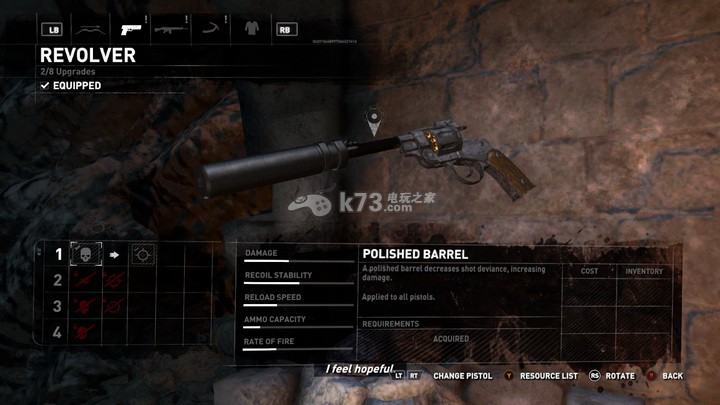Open the rifle weapon tab
The height and width of the screenshot is (405, 720).
pyautogui.click(x=168, y=29)
